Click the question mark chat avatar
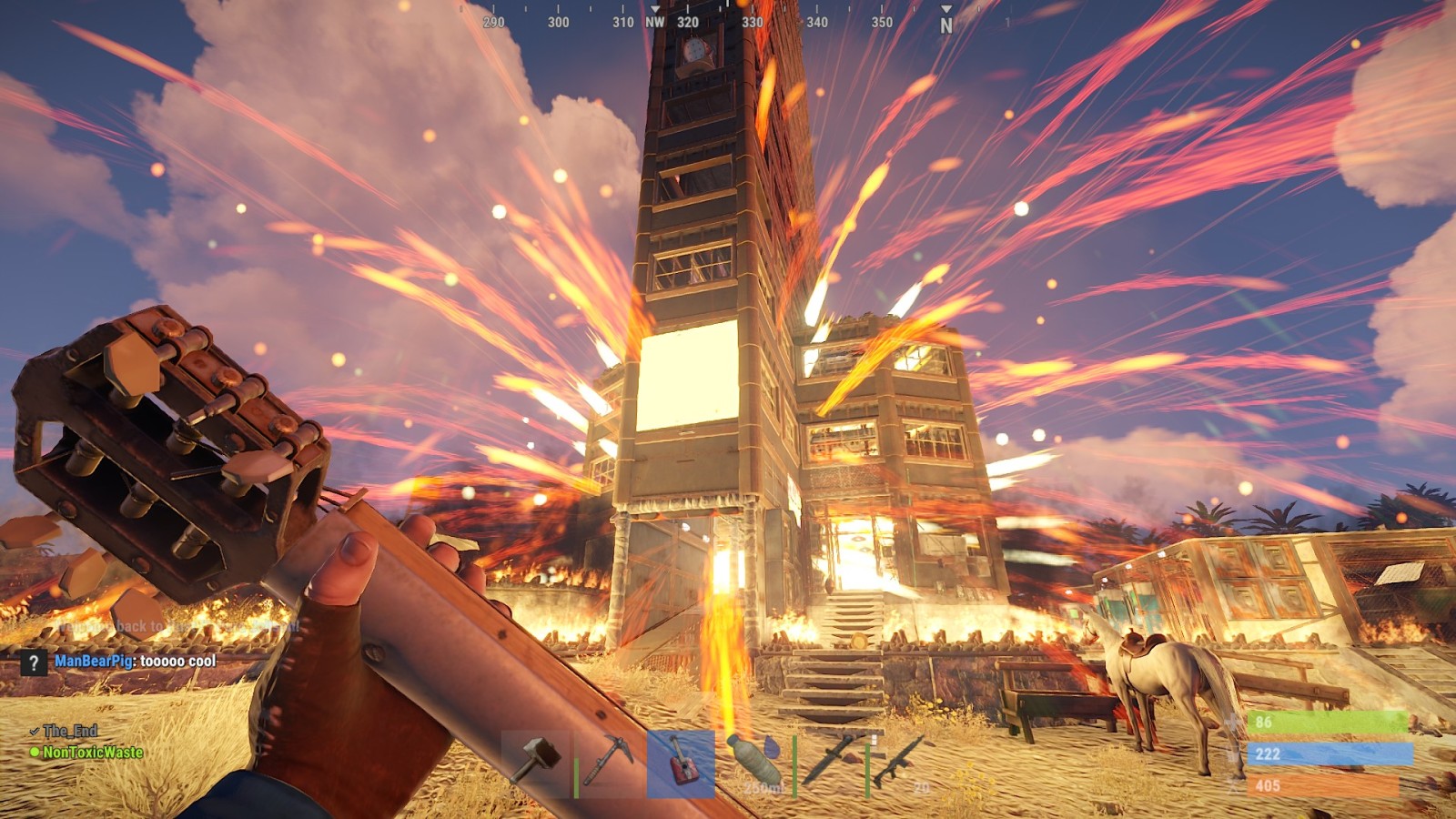The width and height of the screenshot is (1456, 819). point(34,662)
